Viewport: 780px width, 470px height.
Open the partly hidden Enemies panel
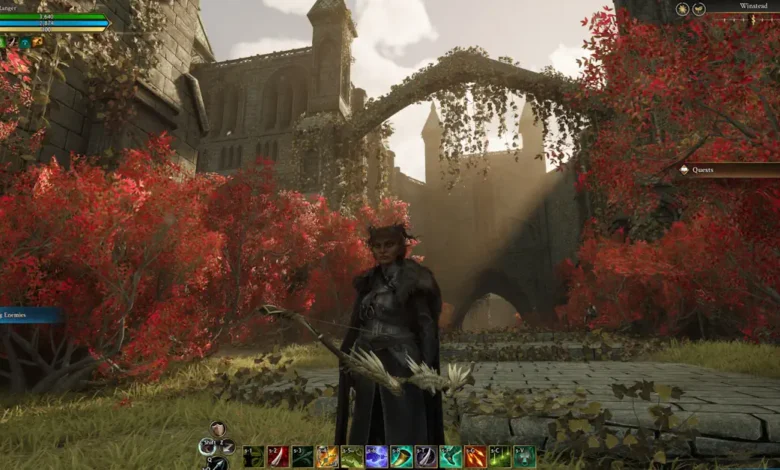(30, 315)
